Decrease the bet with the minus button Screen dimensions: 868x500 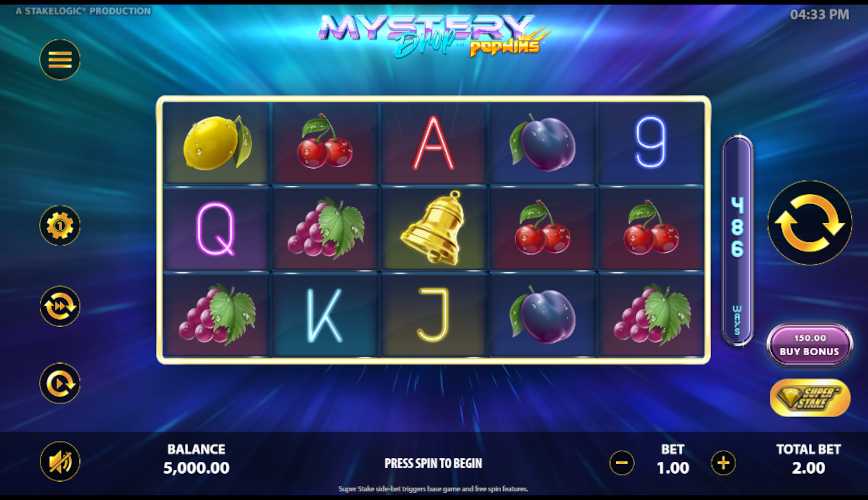coord(622,463)
